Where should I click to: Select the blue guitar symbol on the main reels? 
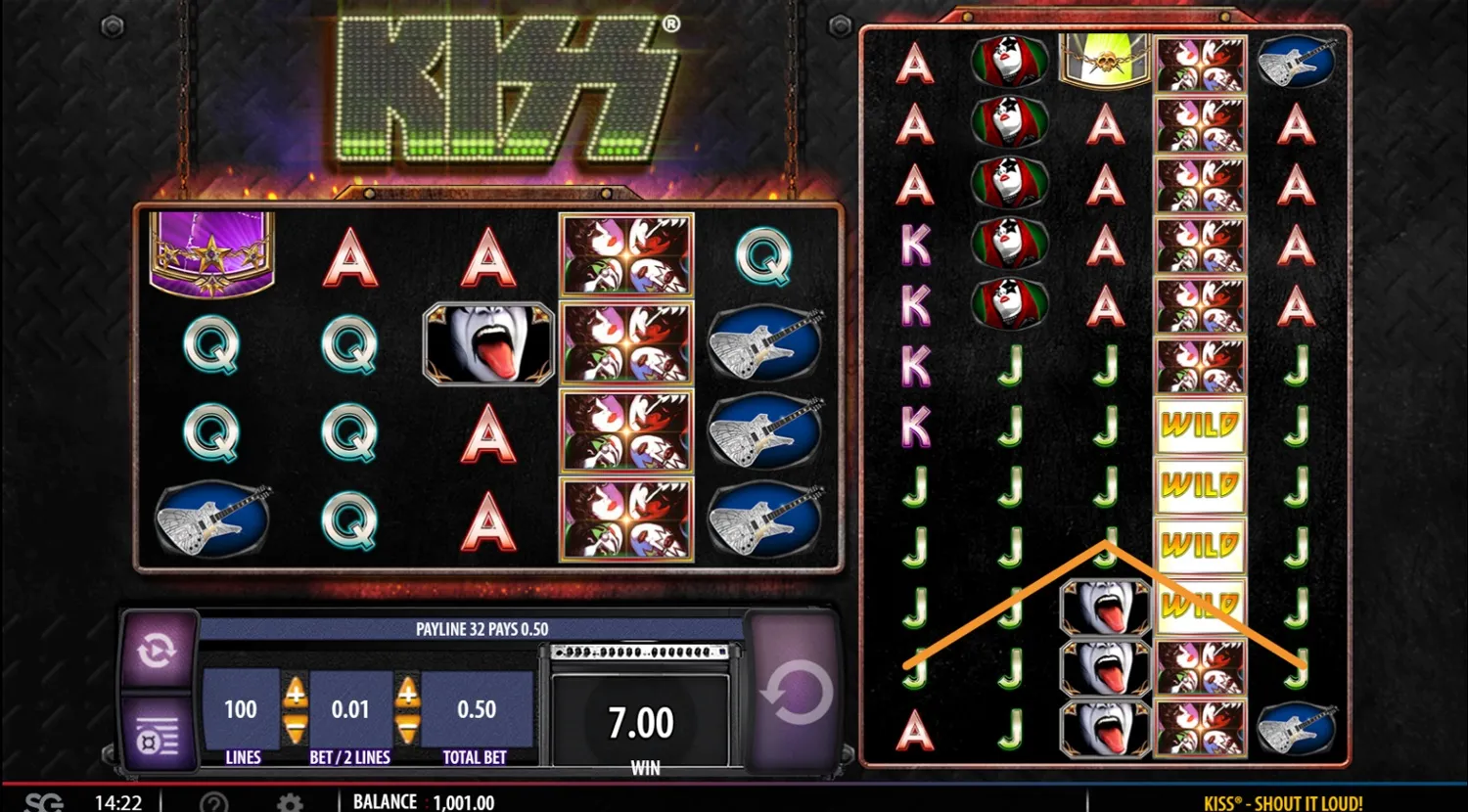click(x=768, y=432)
